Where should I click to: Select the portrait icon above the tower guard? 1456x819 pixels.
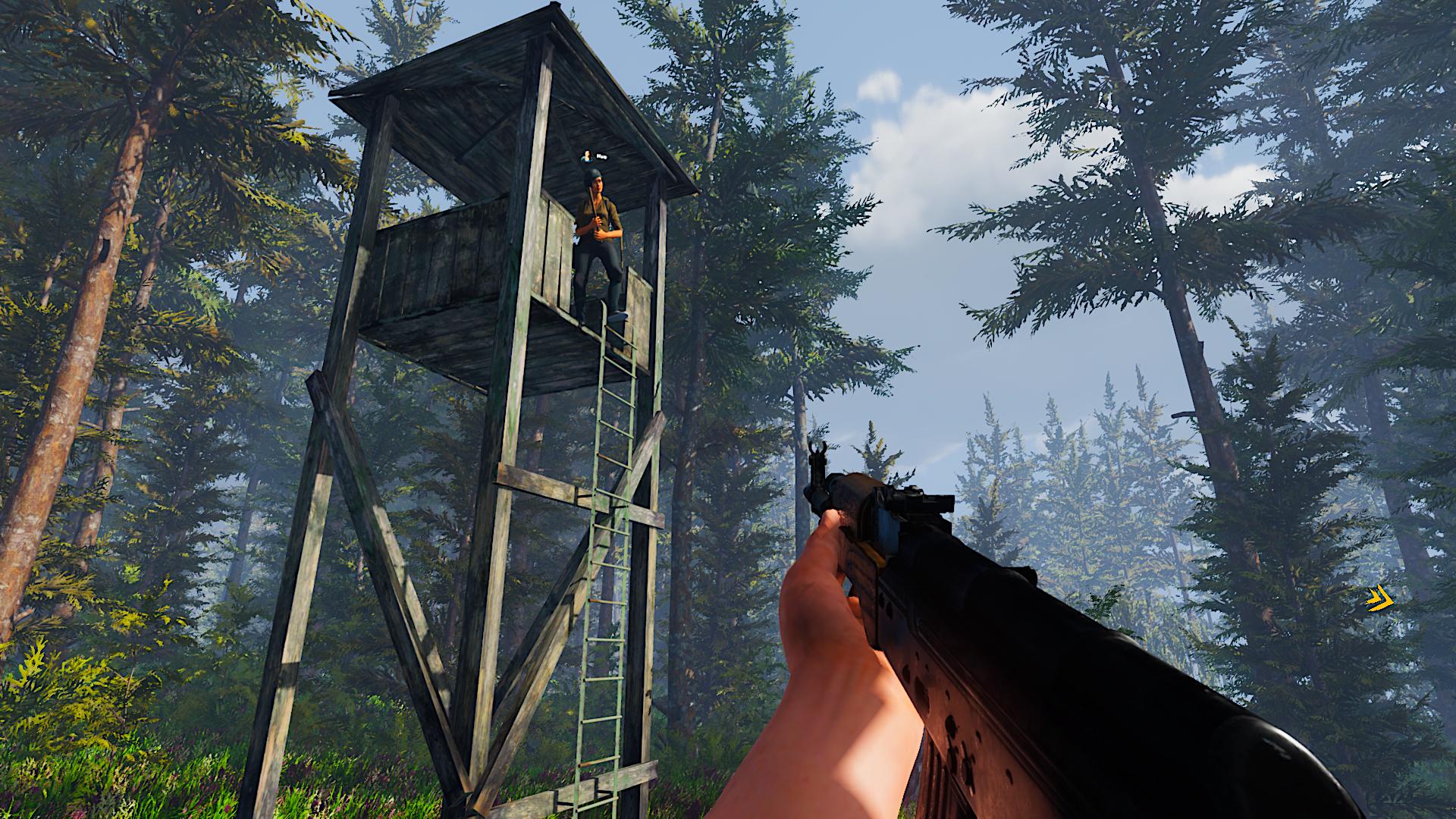[x=586, y=157]
